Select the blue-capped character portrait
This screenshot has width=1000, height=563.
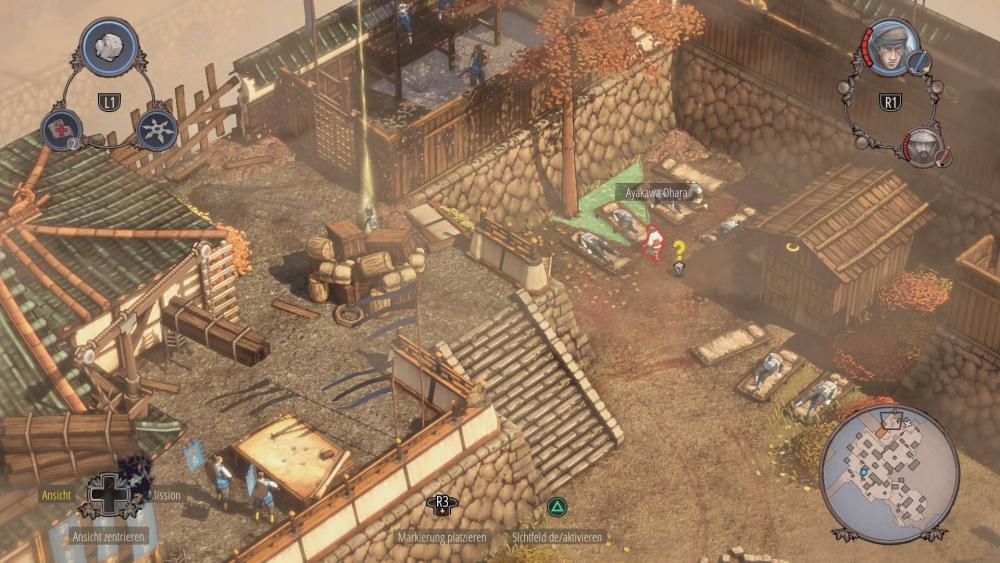click(890, 48)
